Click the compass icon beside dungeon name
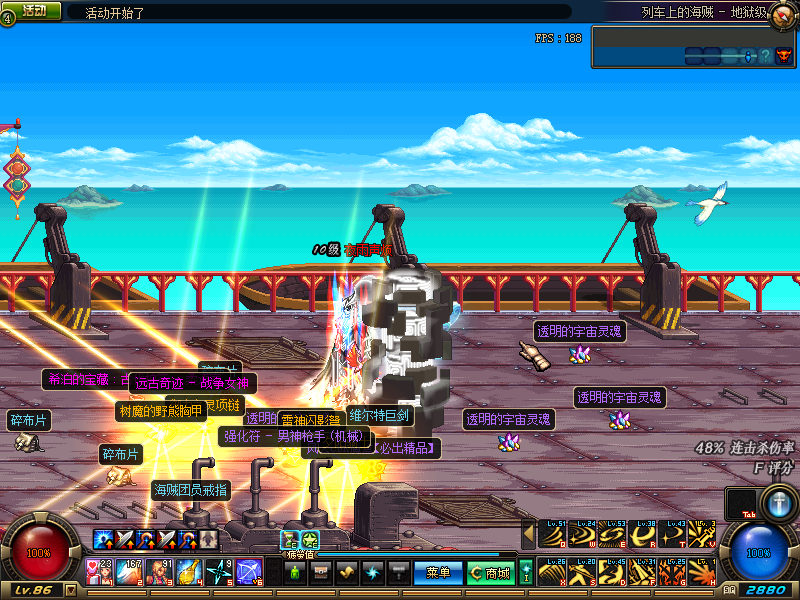This screenshot has width=800, height=600. pyautogui.click(x=781, y=12)
